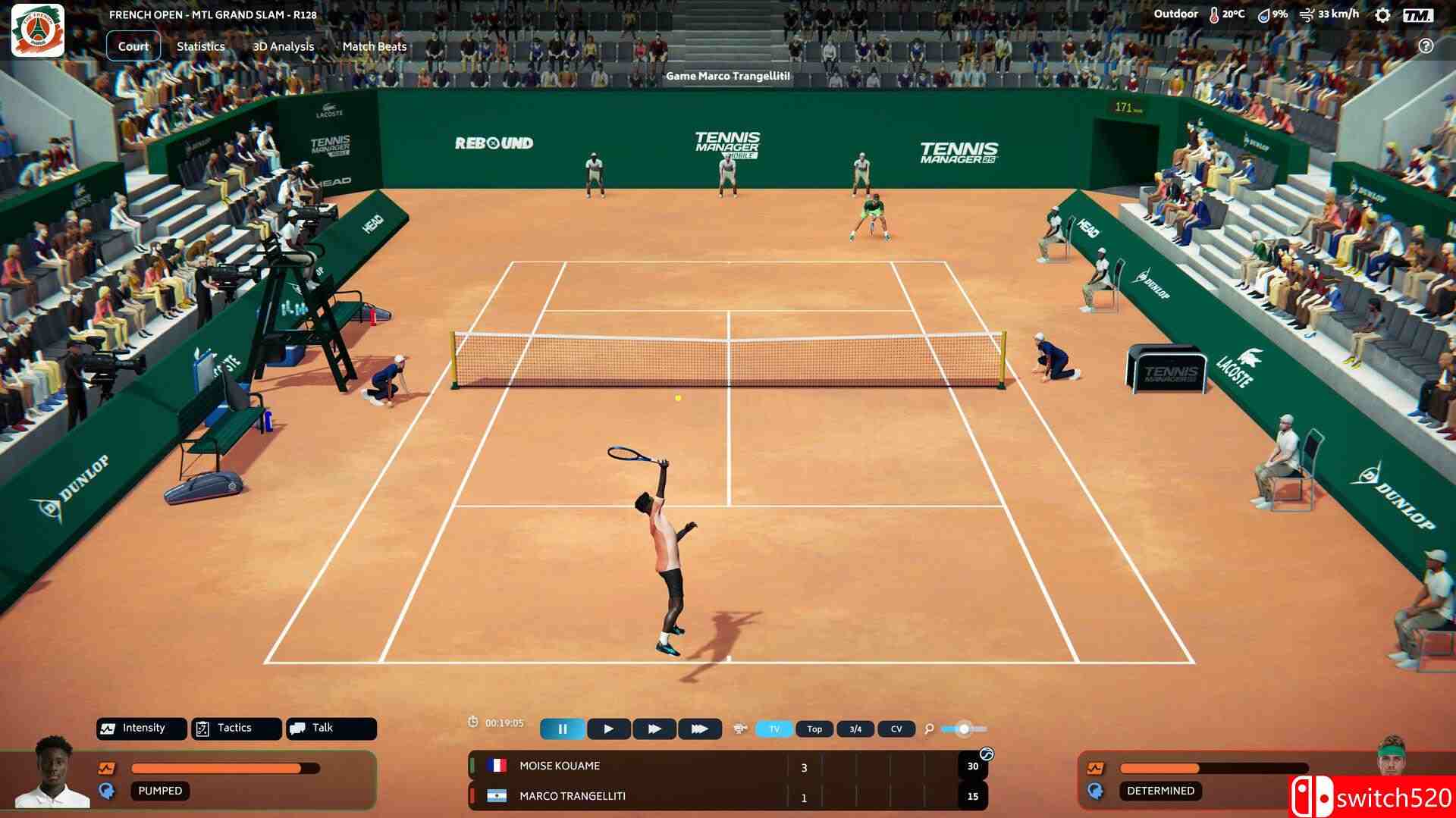Play the match at normal speed
The width and height of the screenshot is (1456, 818).
pyautogui.click(x=608, y=729)
